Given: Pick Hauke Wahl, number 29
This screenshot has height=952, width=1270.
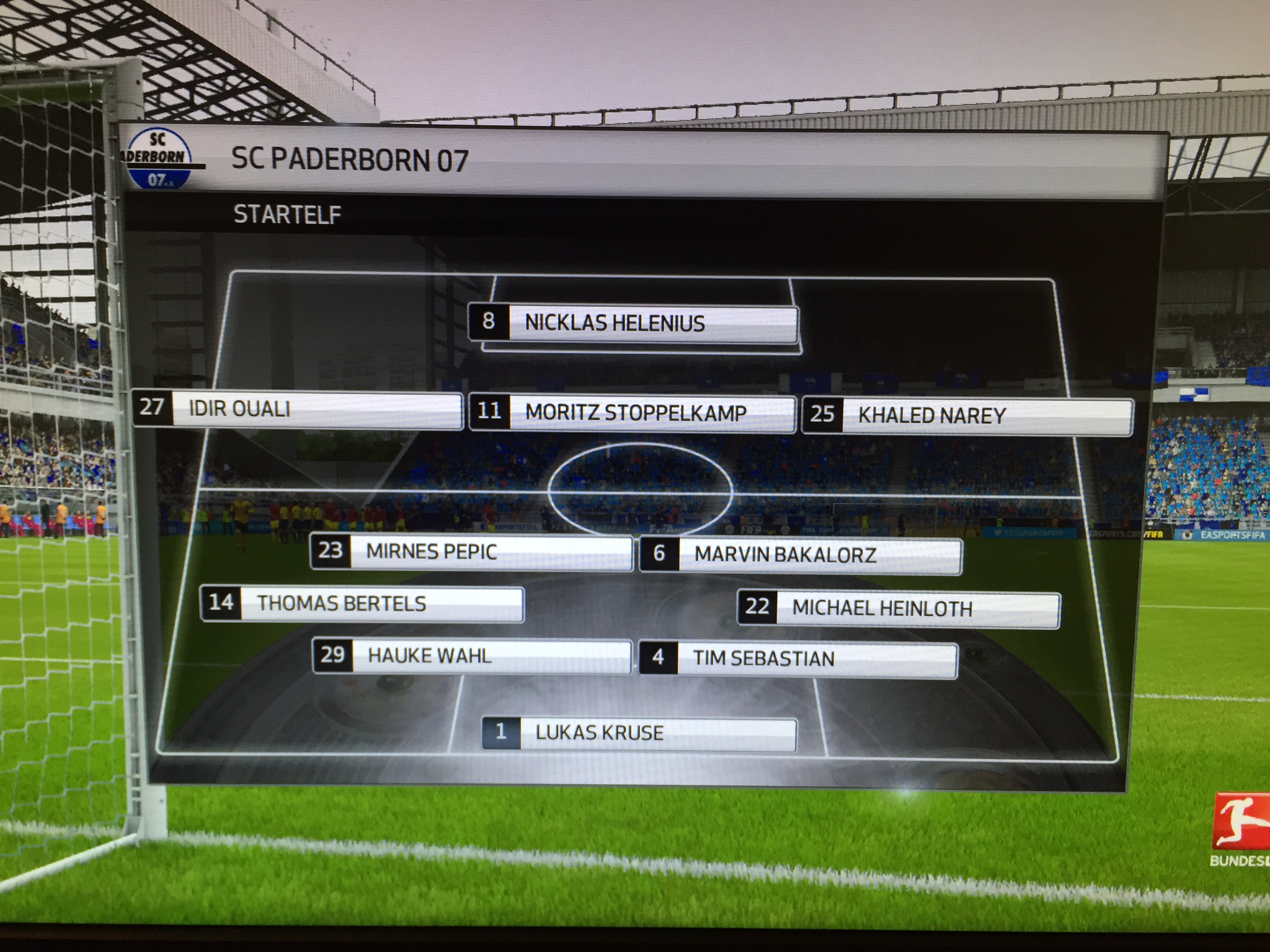Looking at the screenshot, I should coord(473,656).
